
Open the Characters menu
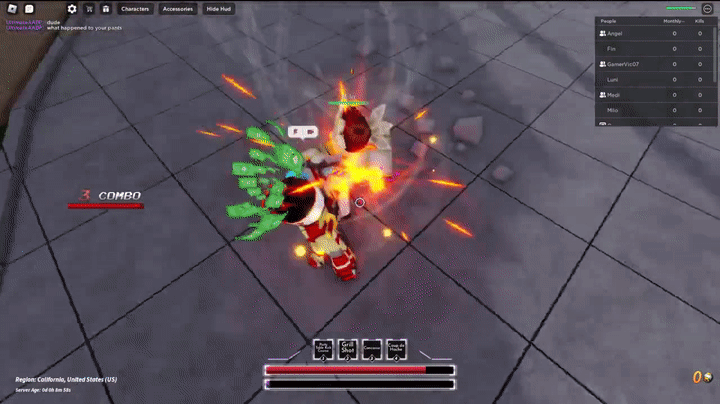tap(135, 9)
